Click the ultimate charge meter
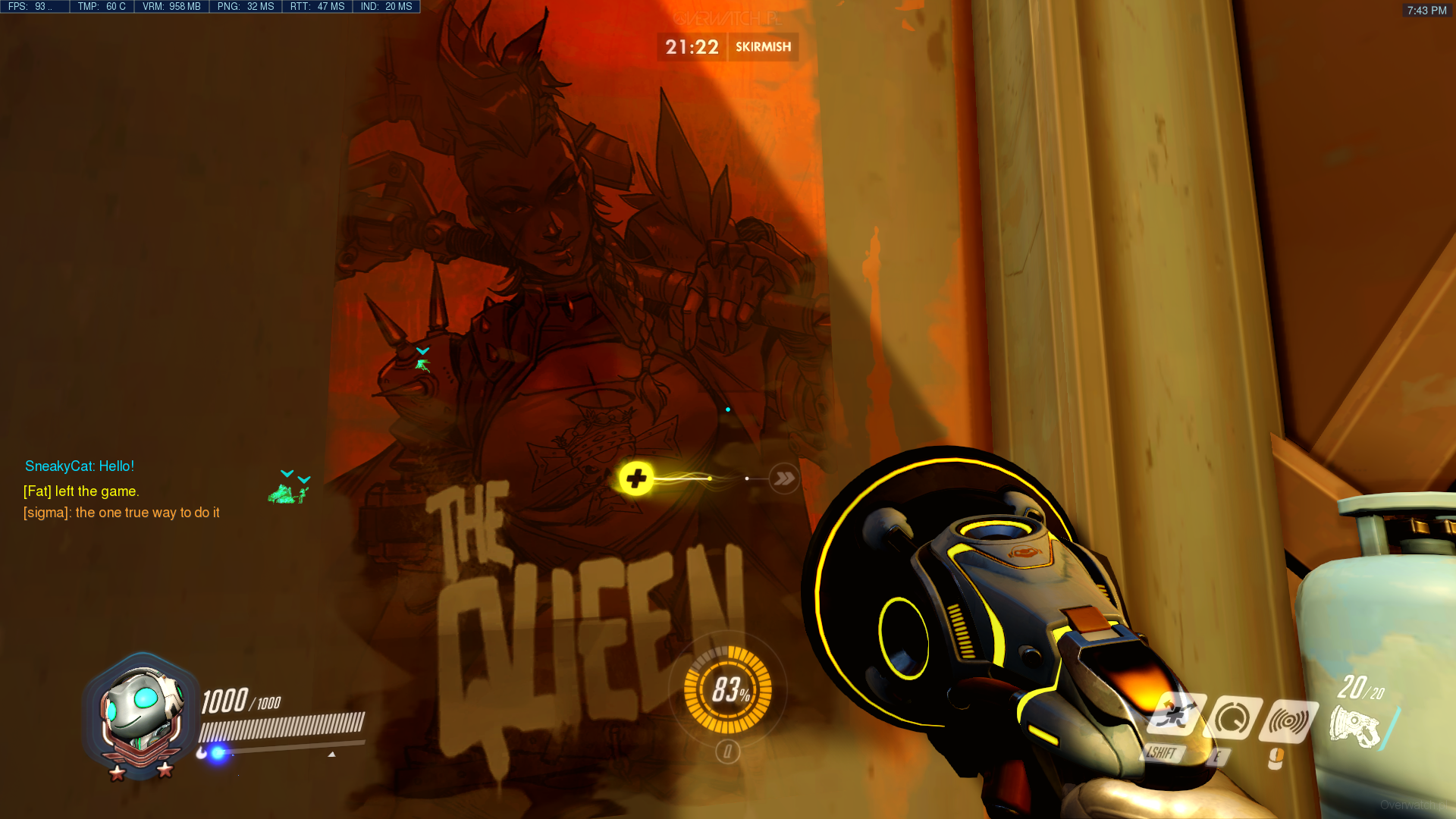 [x=727, y=690]
